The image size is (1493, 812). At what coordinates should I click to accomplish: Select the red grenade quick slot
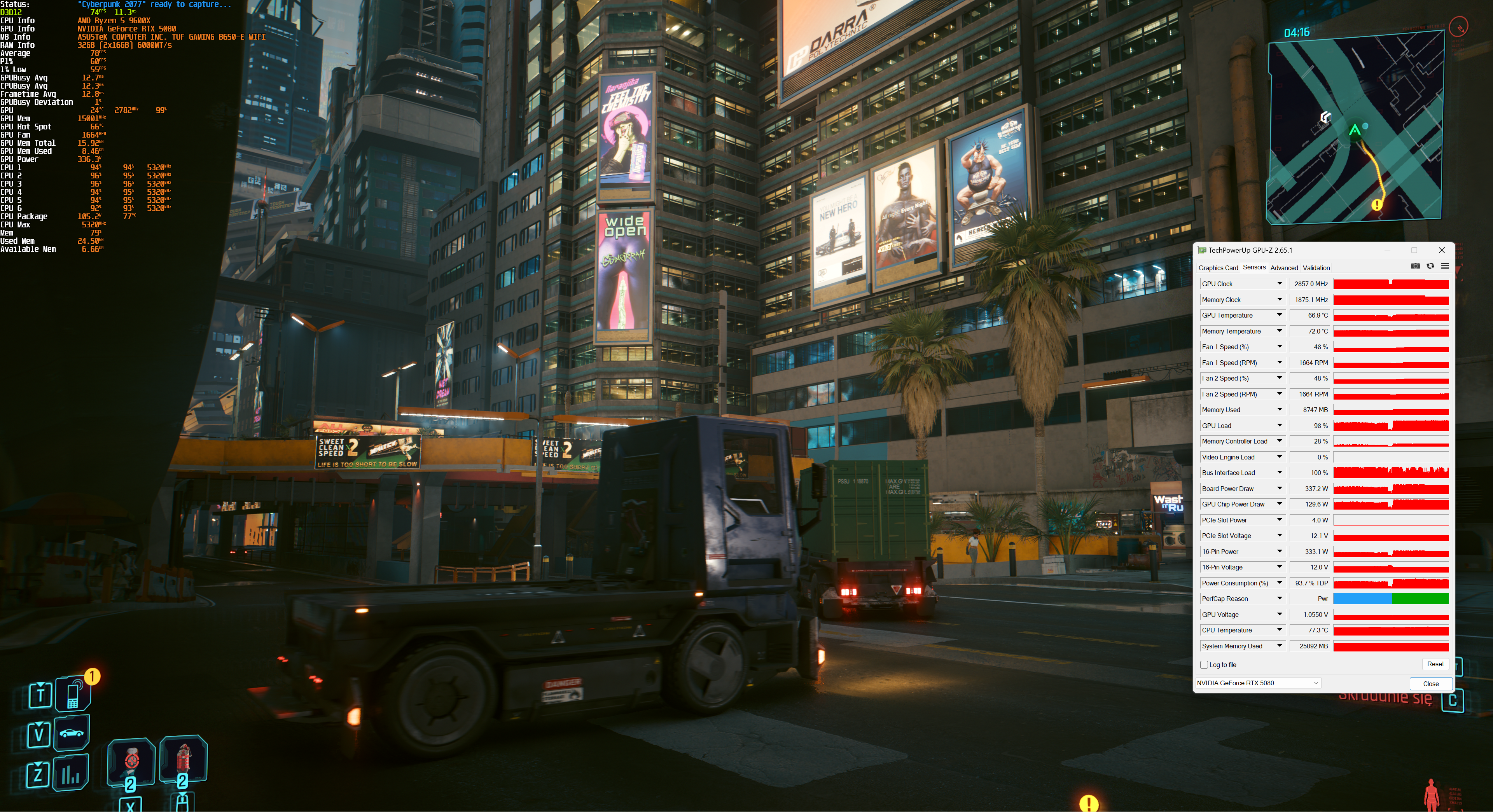183,758
